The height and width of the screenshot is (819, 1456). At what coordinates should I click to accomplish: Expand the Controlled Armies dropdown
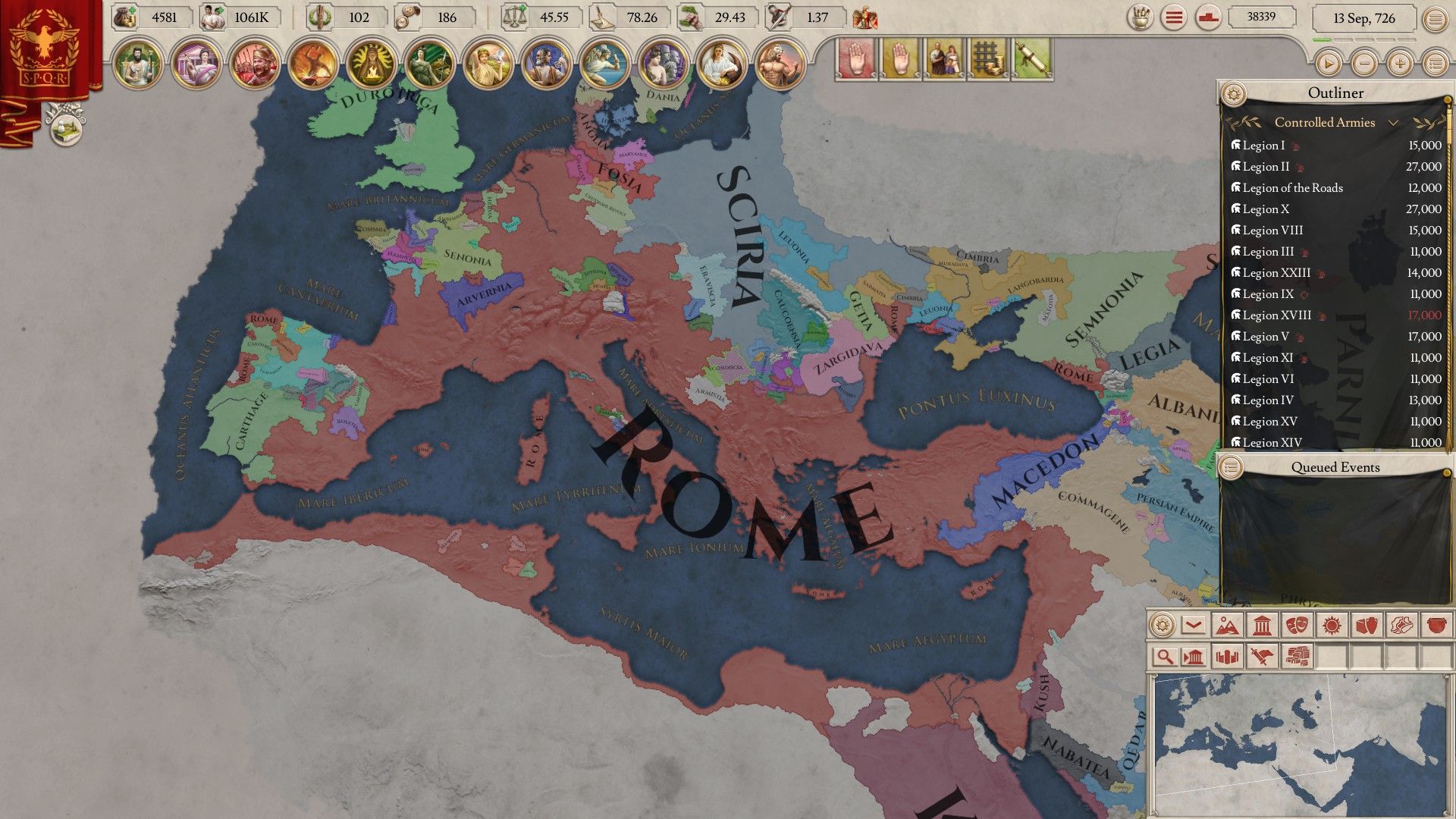[1393, 122]
